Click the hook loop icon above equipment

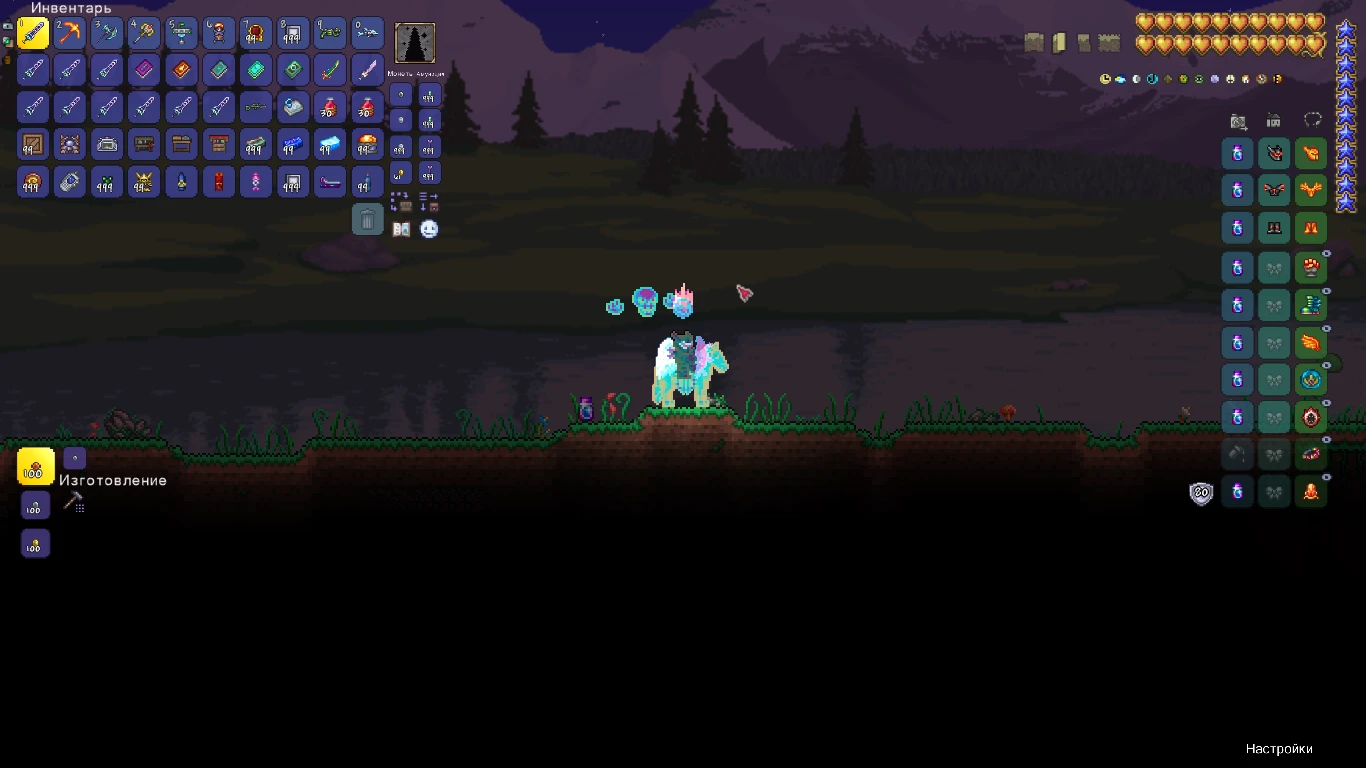point(1311,119)
